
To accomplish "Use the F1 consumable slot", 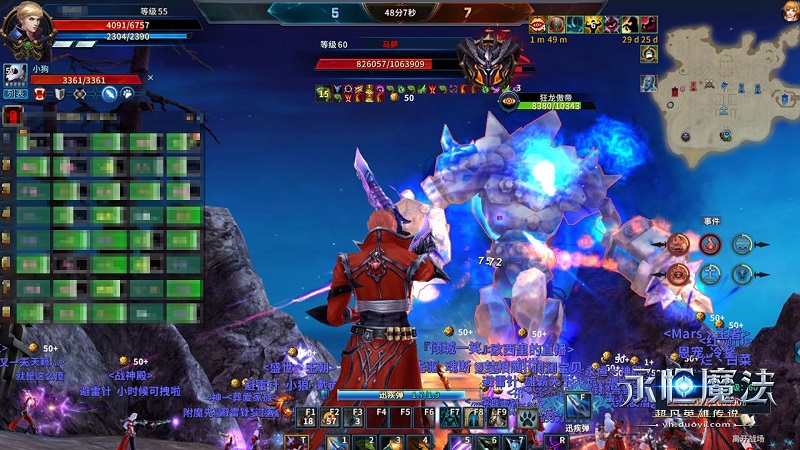I will [x=309, y=415].
